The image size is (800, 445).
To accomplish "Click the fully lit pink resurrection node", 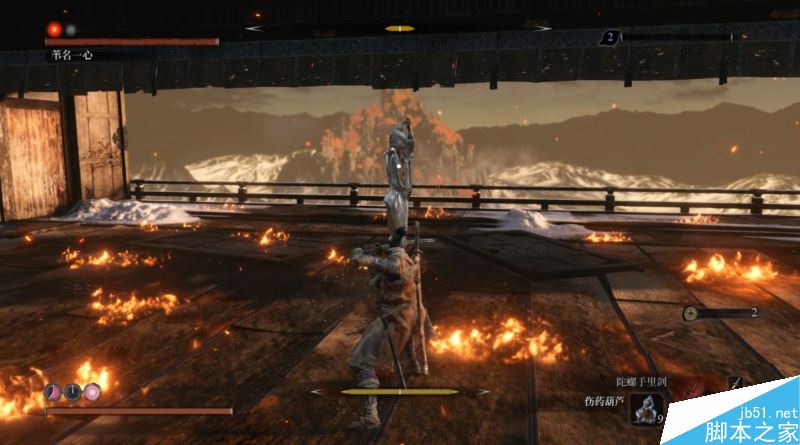I will pos(92,391).
